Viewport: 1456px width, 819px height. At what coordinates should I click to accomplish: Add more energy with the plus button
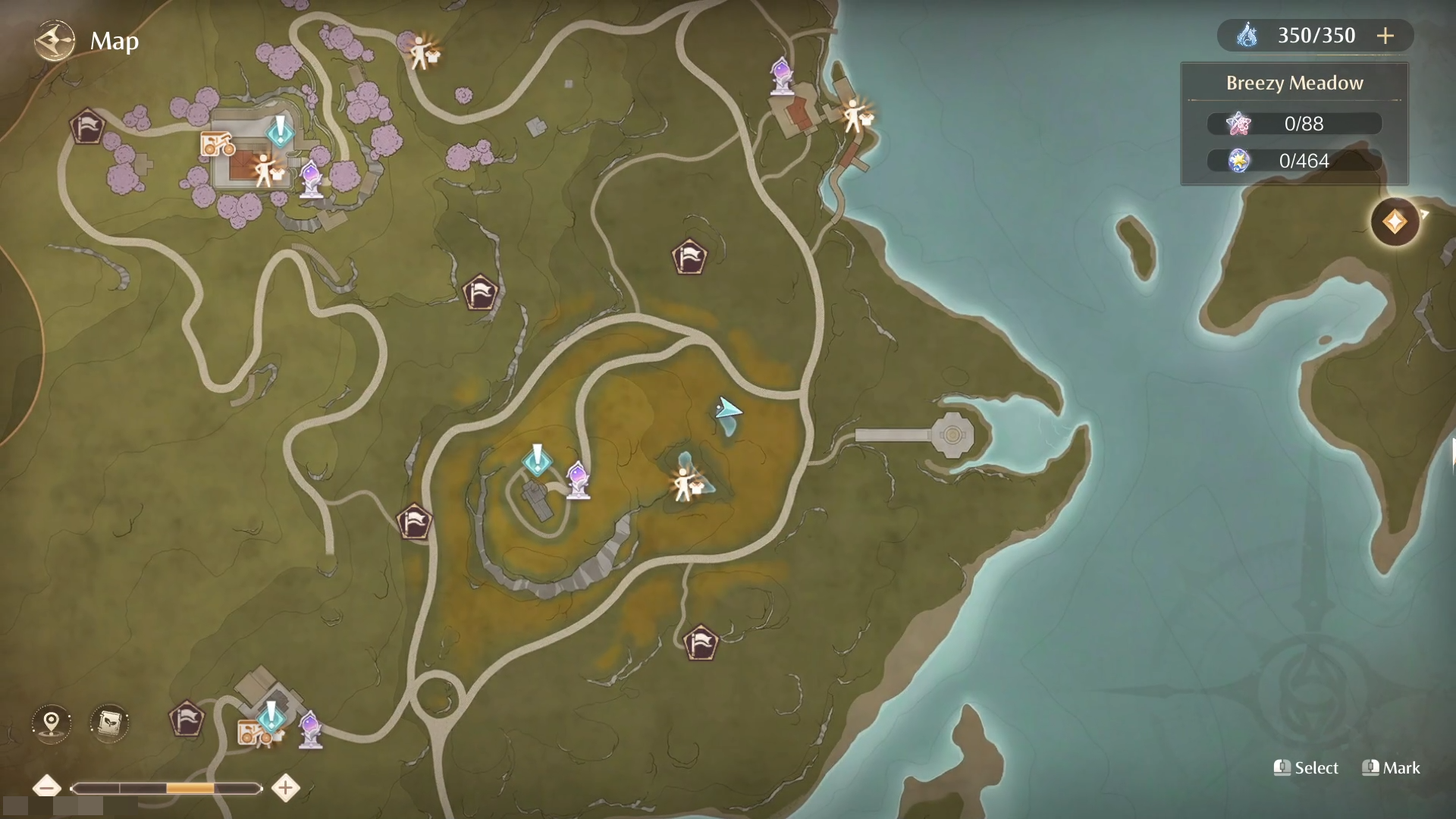click(x=1385, y=36)
